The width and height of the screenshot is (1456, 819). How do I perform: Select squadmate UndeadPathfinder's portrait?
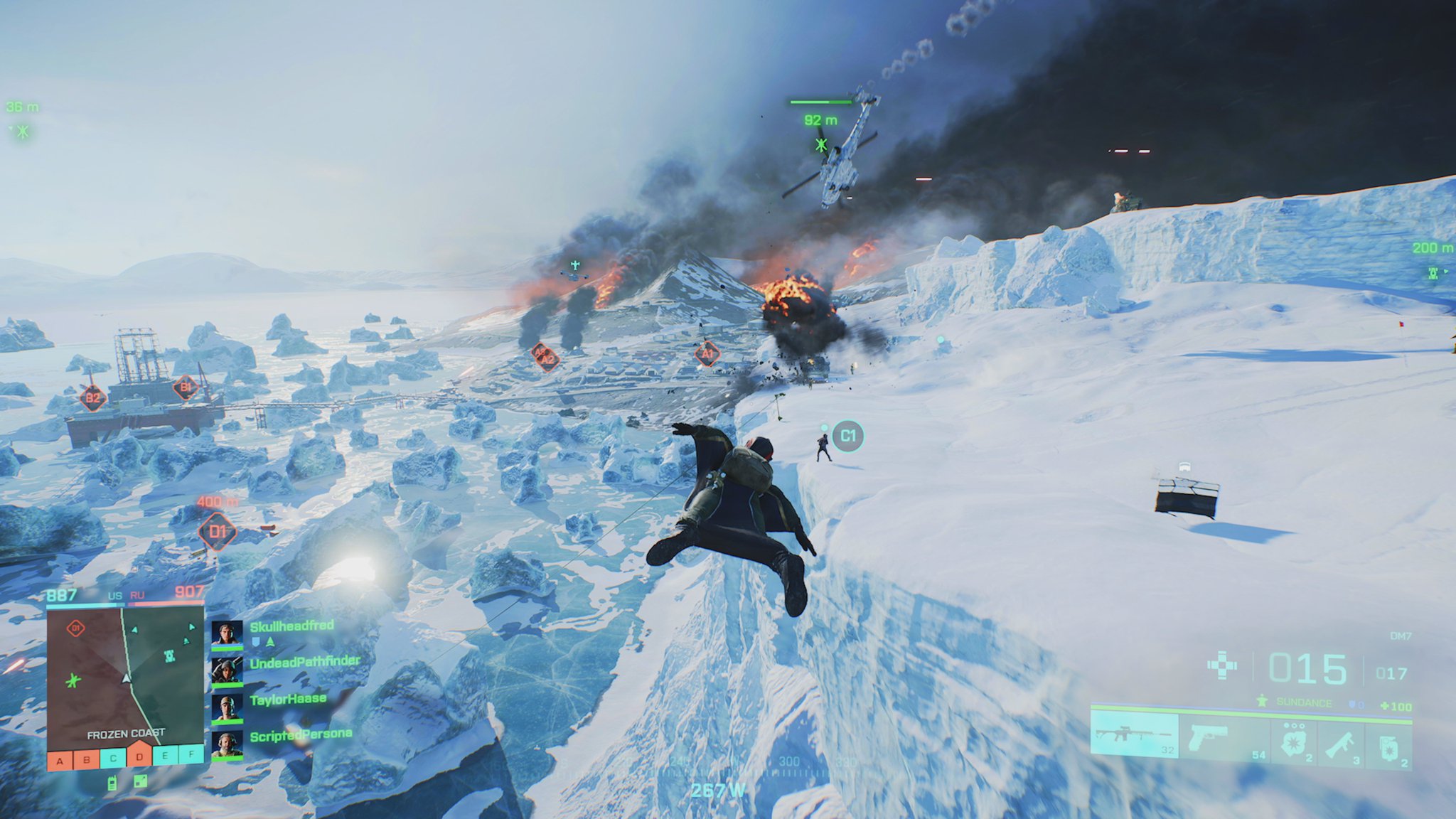pyautogui.click(x=227, y=670)
